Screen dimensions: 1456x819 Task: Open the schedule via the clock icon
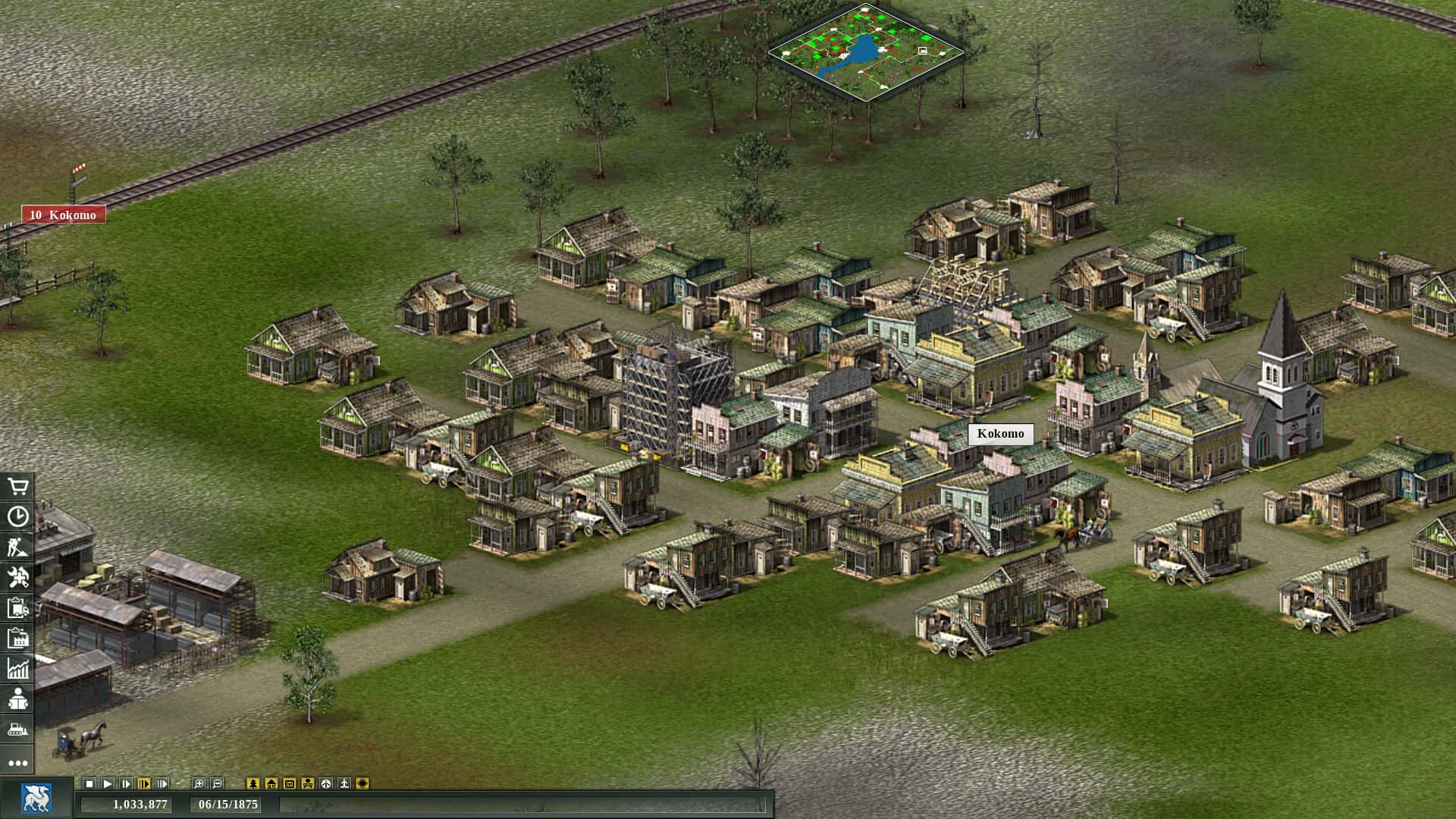pyautogui.click(x=18, y=517)
